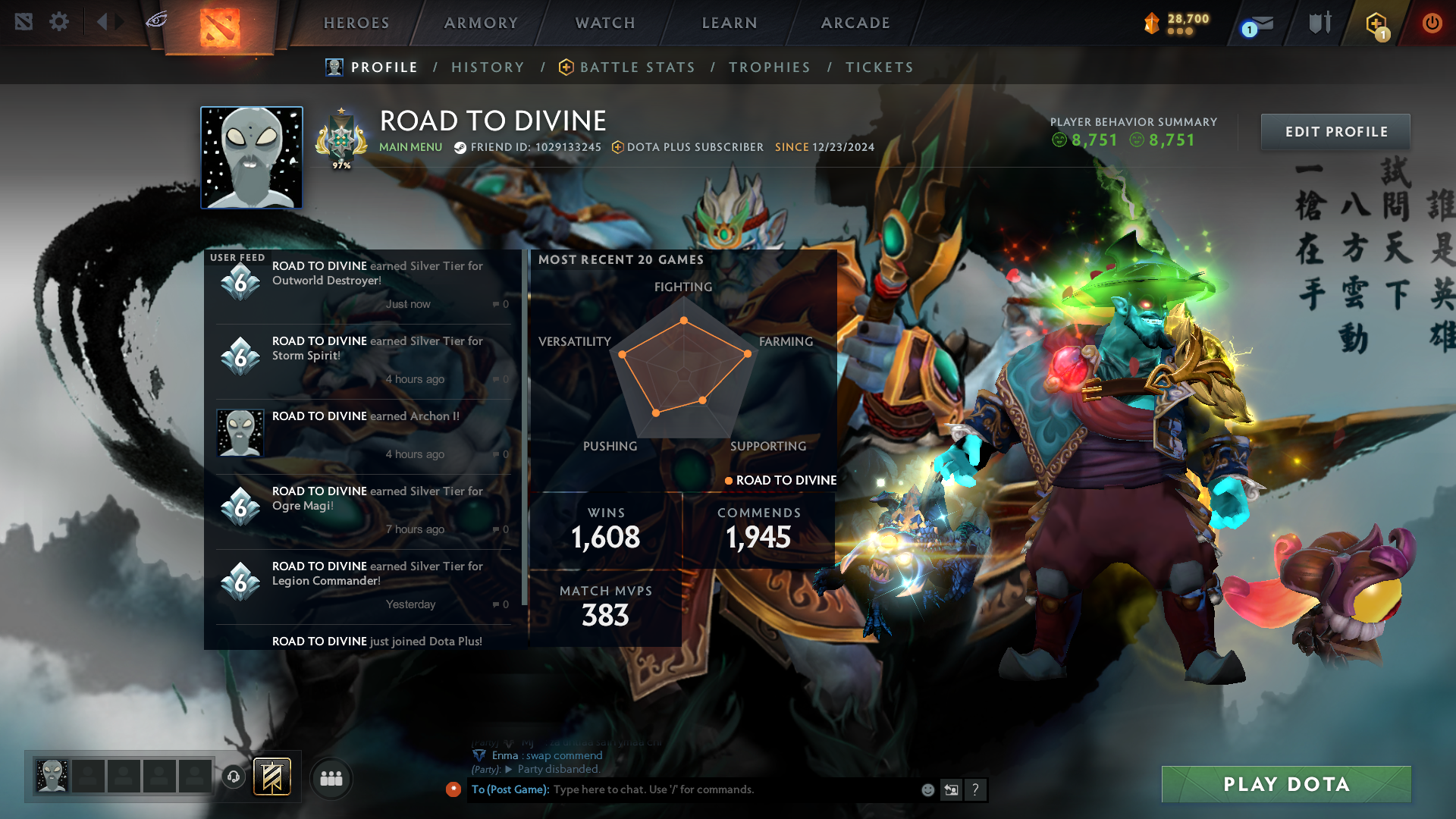
Task: Toggle the Post Game channel dot
Action: 453,789
